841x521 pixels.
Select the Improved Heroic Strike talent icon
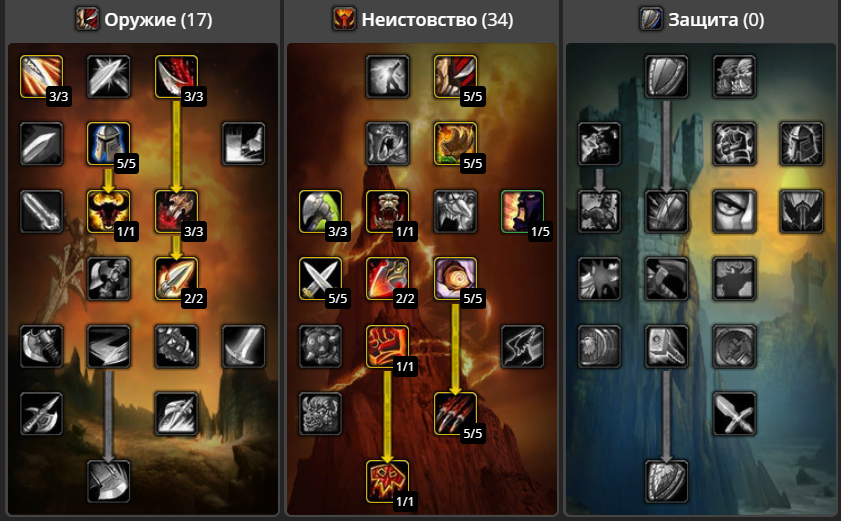pos(41,76)
